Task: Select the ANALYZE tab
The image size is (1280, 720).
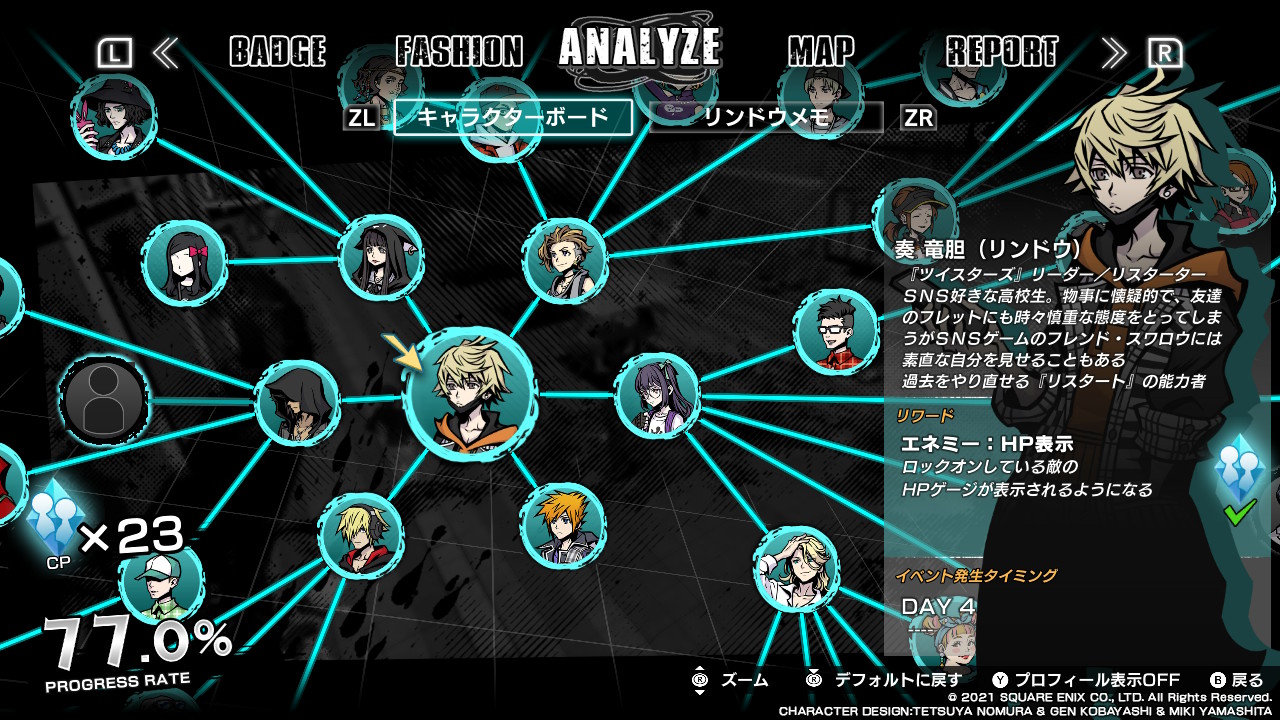Action: click(640, 47)
